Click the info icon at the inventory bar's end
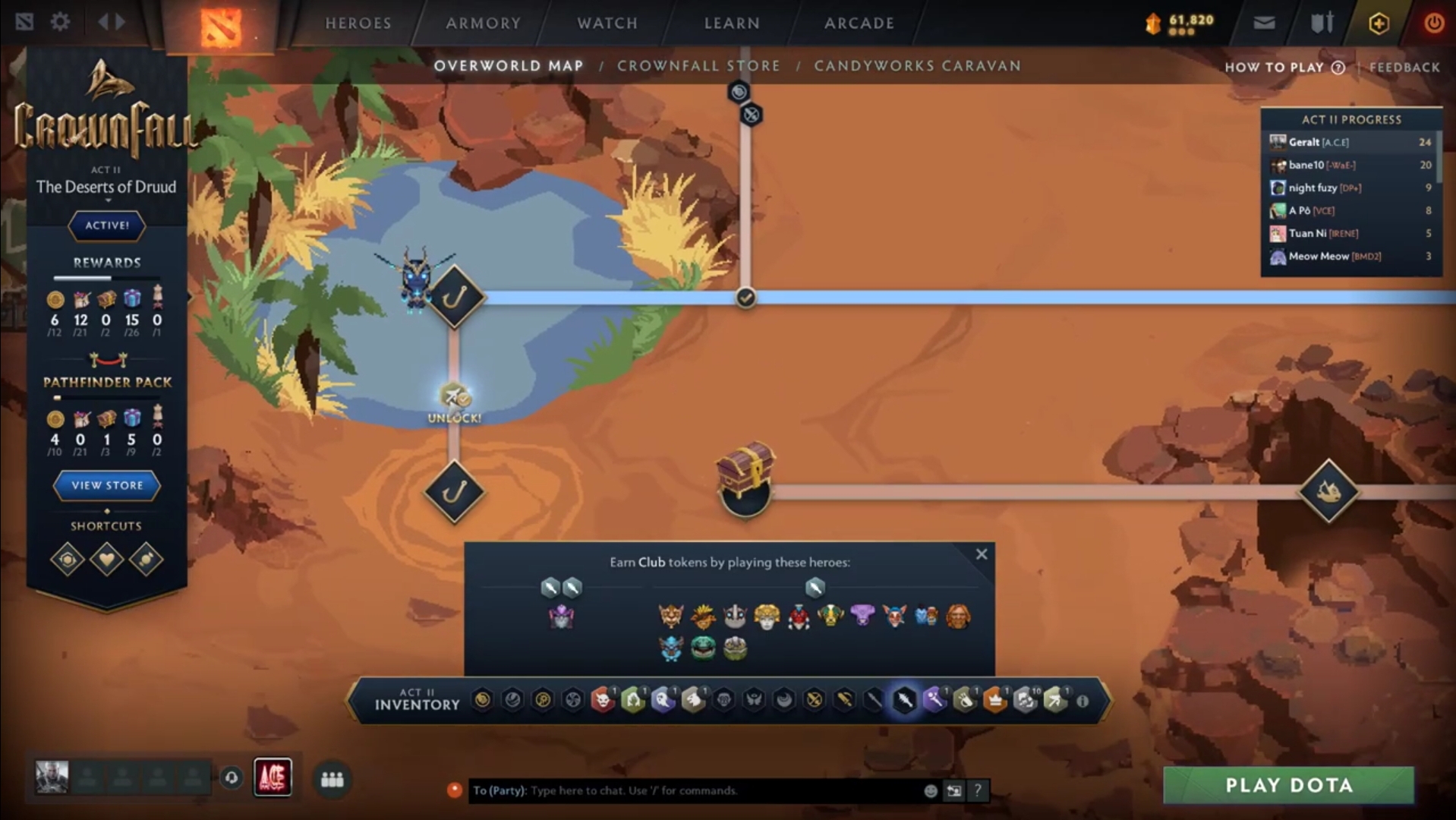This screenshot has width=1456, height=820. 1082,702
